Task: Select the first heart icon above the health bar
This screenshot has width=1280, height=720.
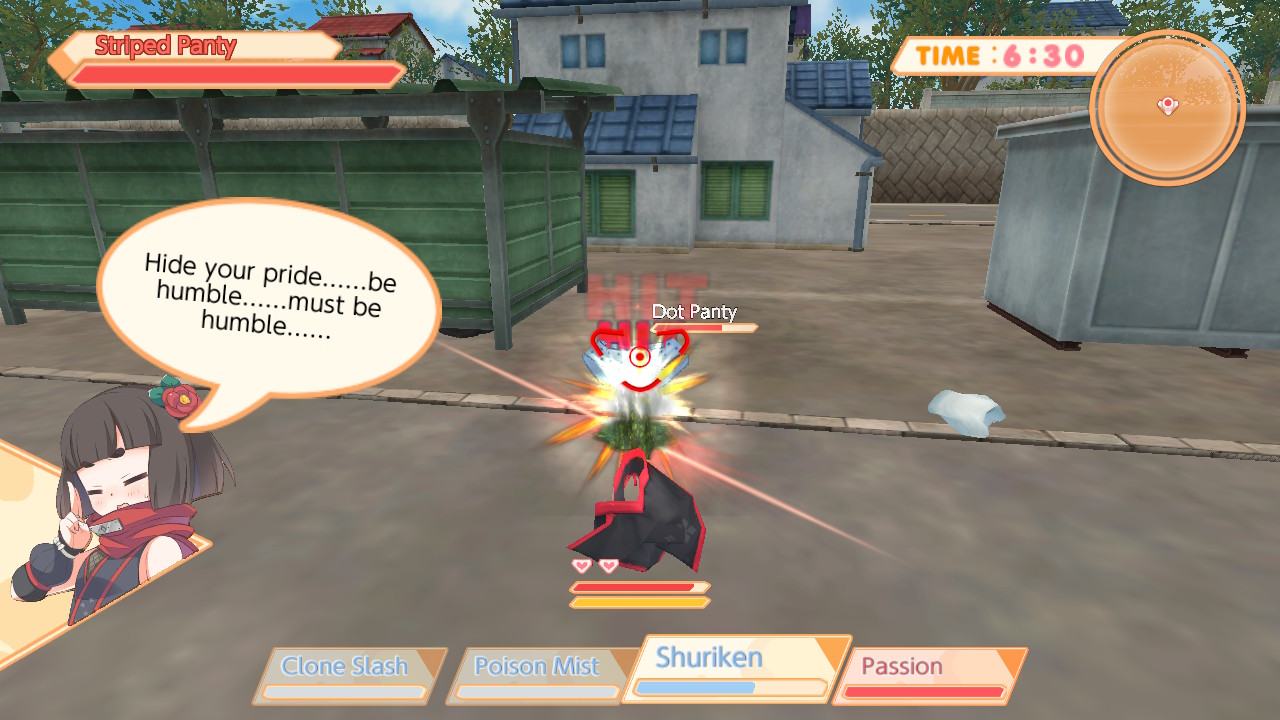Action: 583,567
